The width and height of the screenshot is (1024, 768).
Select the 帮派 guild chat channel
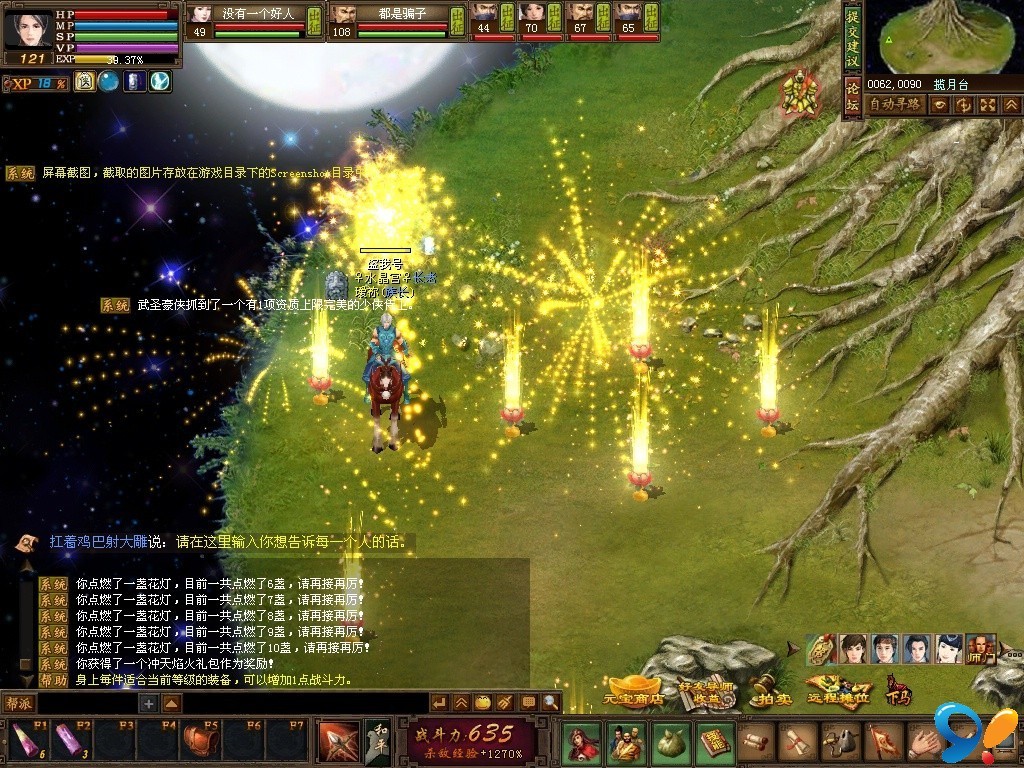[x=20, y=704]
